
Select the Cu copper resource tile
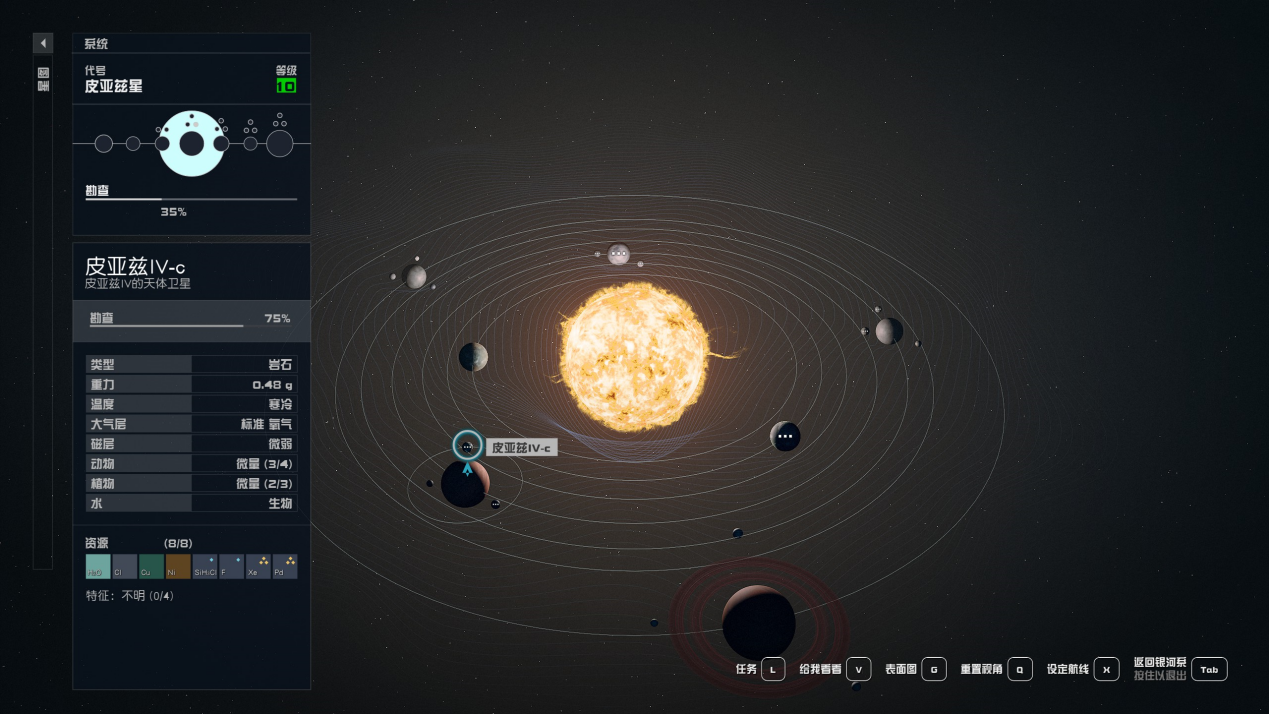[x=151, y=567]
